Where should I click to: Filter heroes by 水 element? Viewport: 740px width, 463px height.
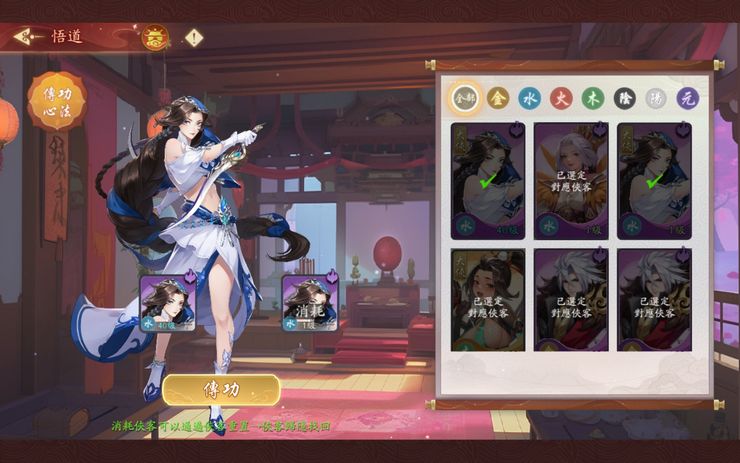coord(529,98)
